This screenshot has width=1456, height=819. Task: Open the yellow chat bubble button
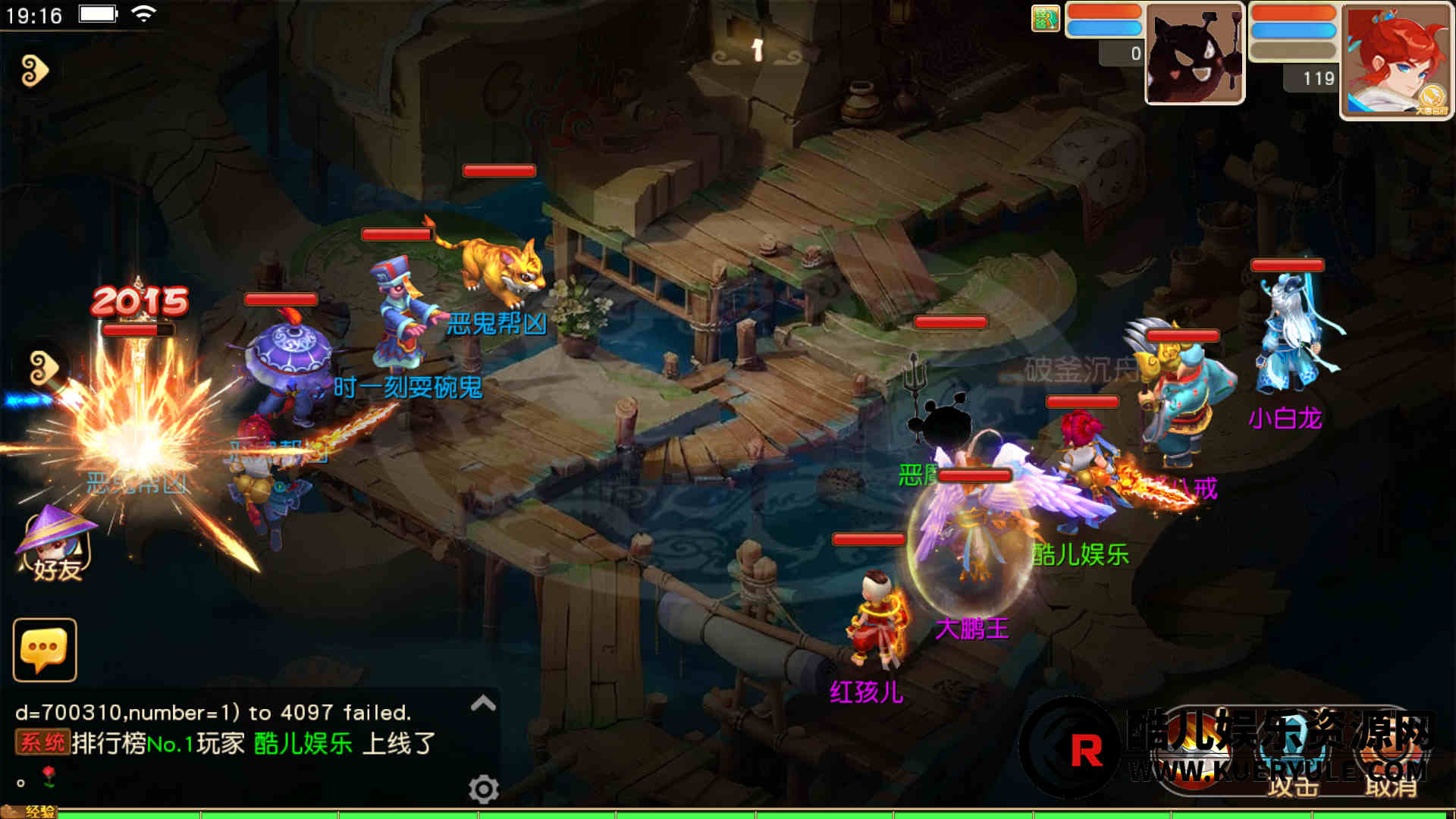[x=45, y=650]
